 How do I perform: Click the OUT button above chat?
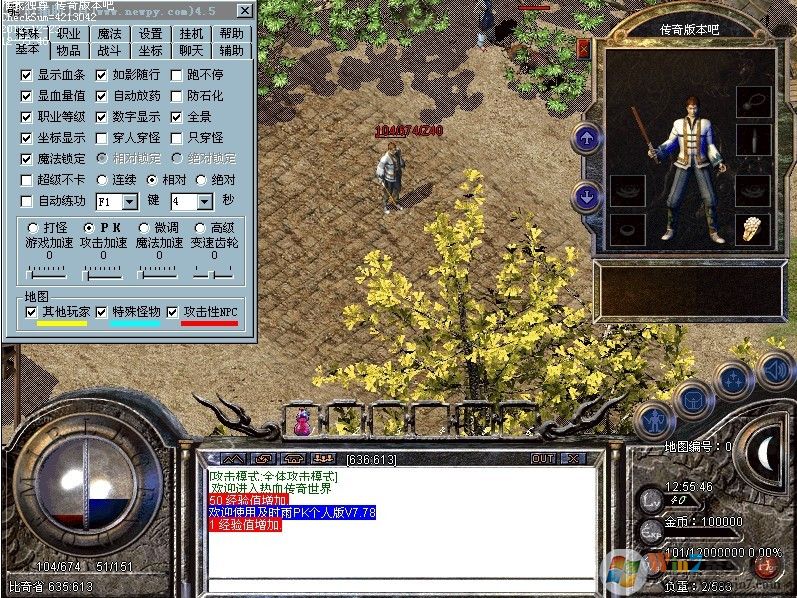pyautogui.click(x=543, y=459)
